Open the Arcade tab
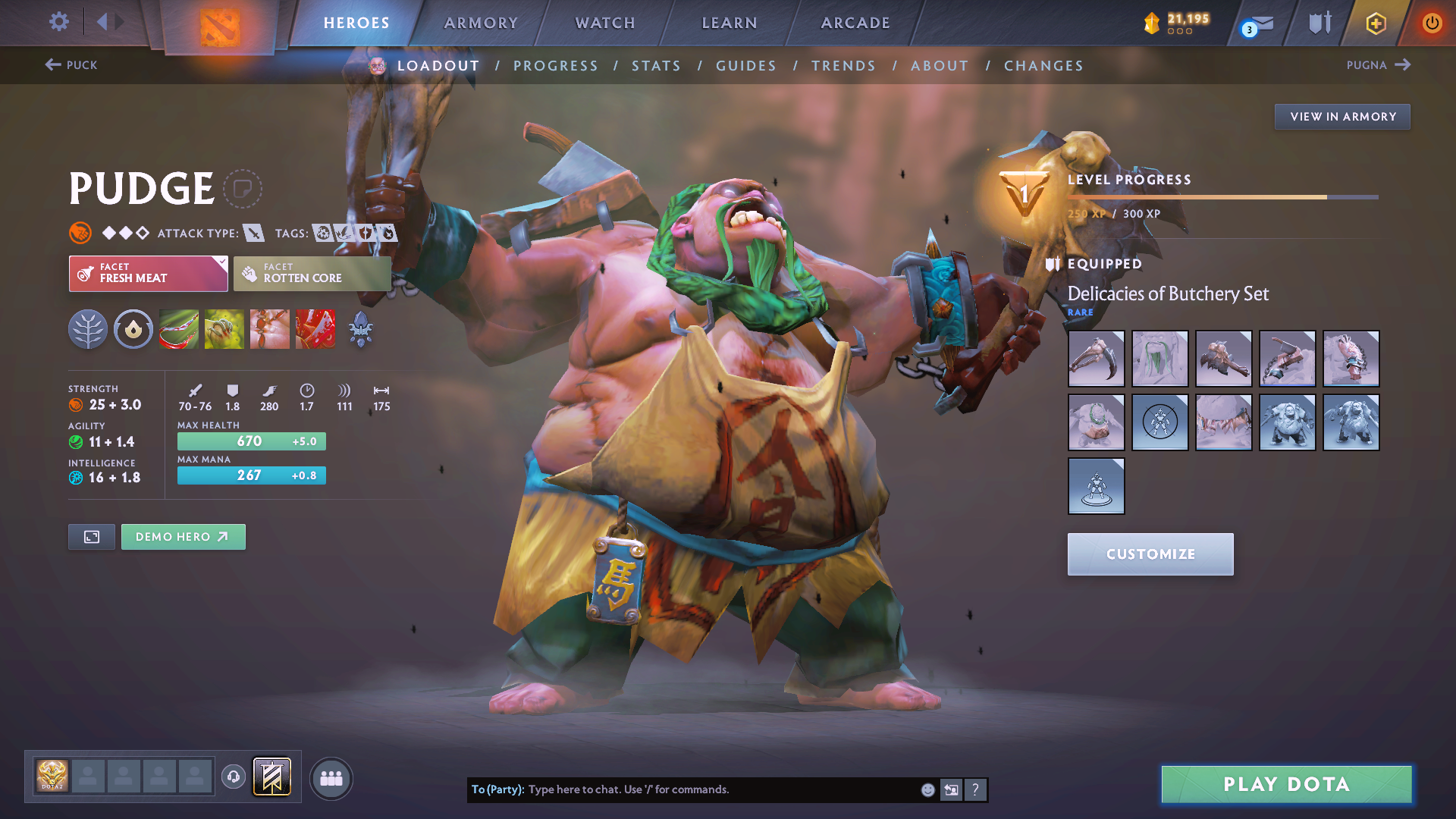Image resolution: width=1456 pixels, height=819 pixels. [x=855, y=23]
